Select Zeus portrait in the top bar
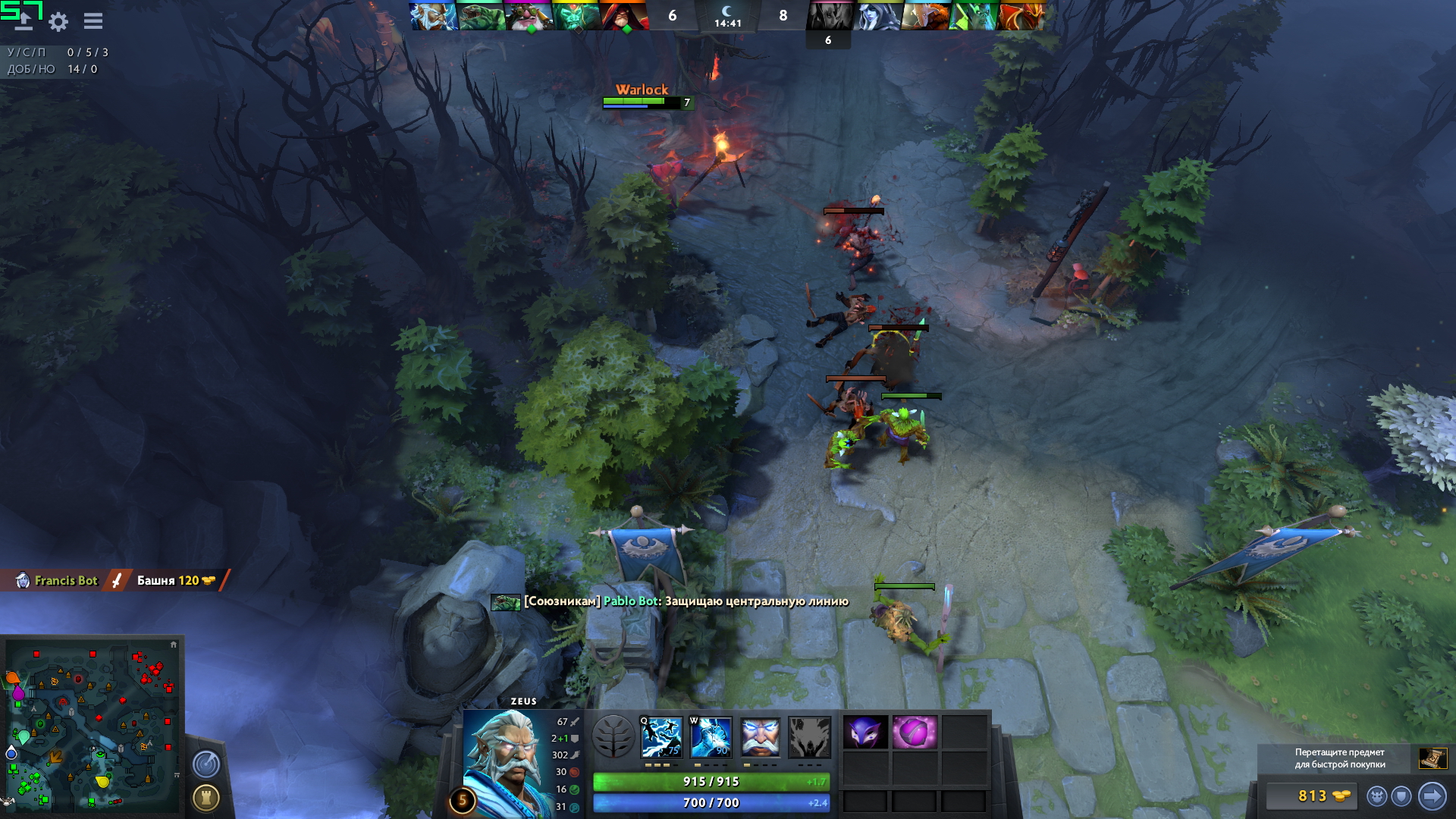The height and width of the screenshot is (819, 1456). 433,16
